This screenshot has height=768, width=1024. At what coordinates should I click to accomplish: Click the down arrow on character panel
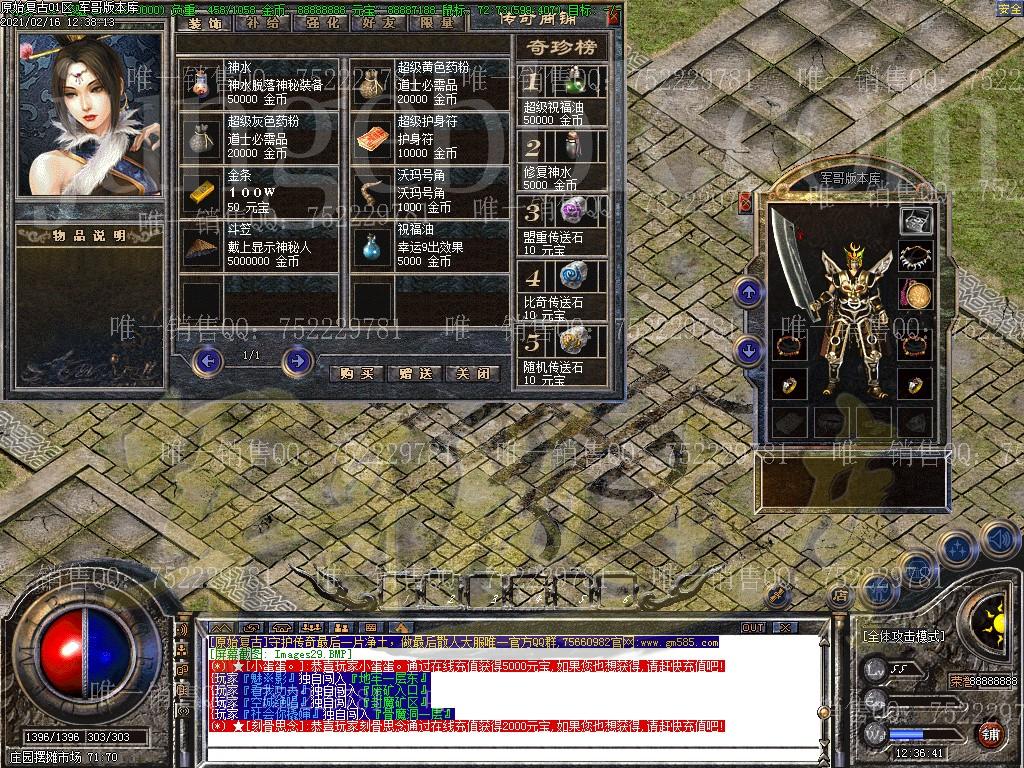click(x=749, y=350)
